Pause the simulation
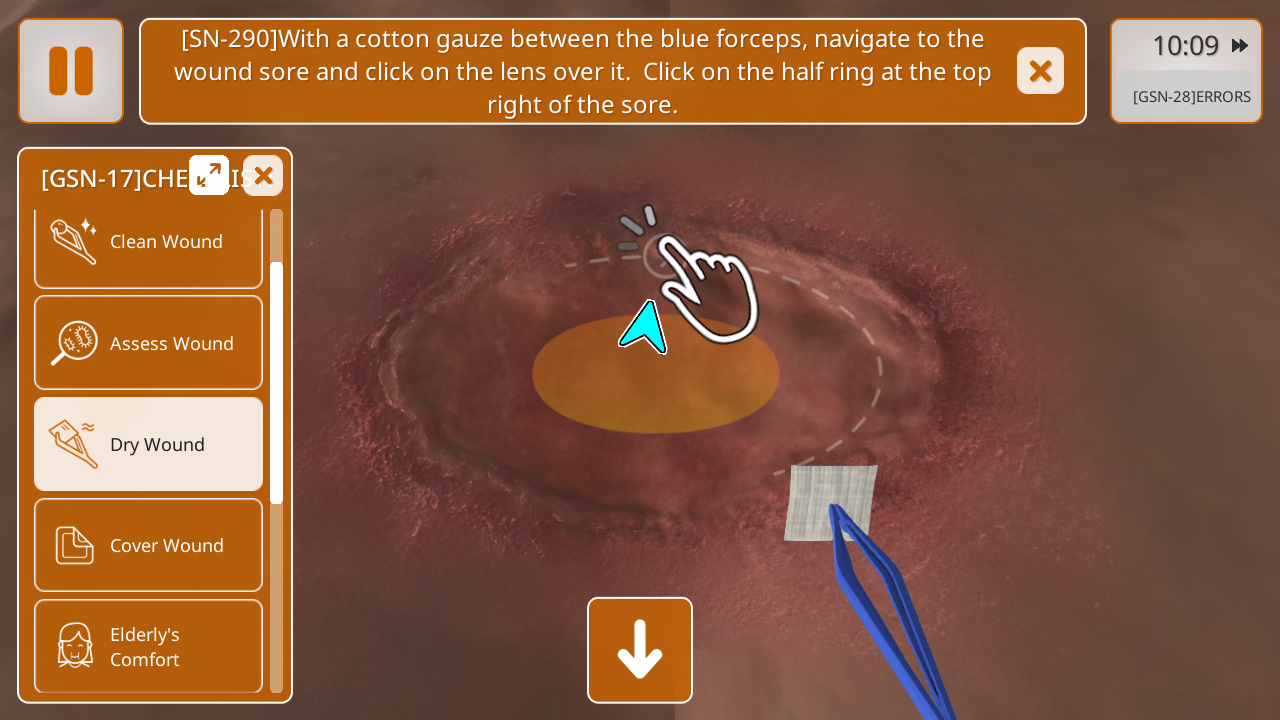This screenshot has height=720, width=1280. [71, 71]
